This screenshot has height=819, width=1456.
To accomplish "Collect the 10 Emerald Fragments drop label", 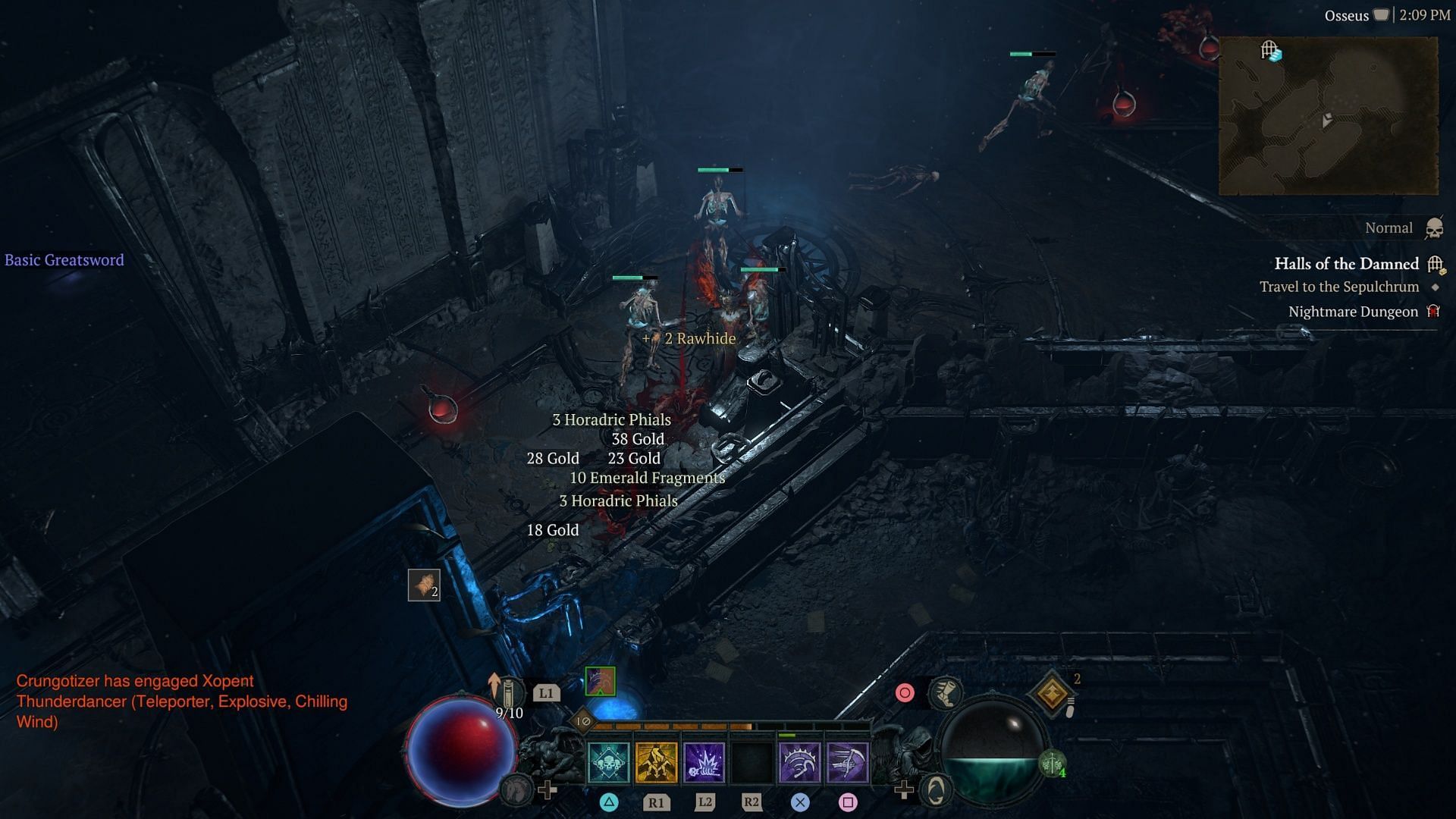I will [x=647, y=478].
